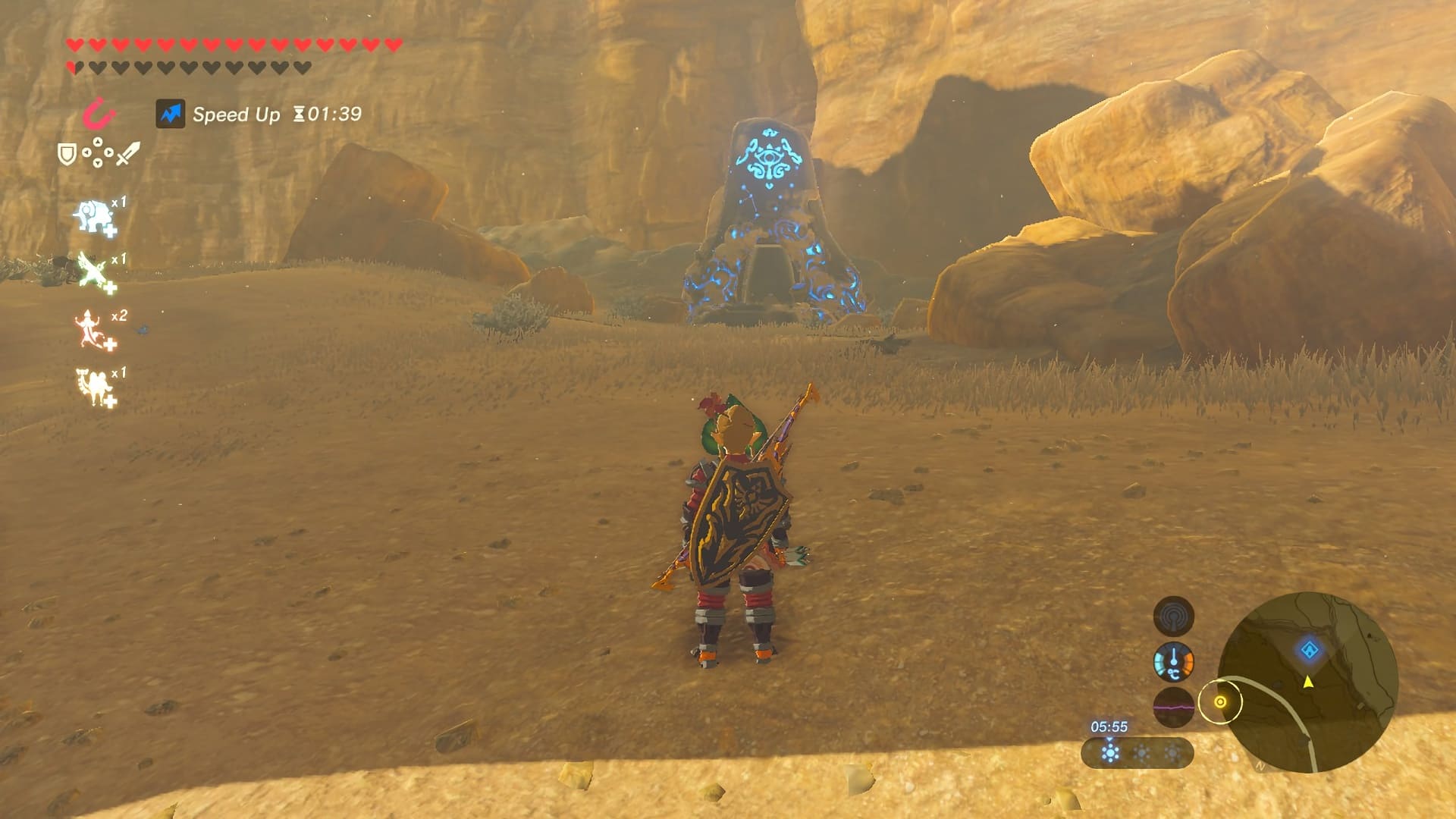Click the in-game clock showing 05:55
Screen dimensions: 1456x819
(1109, 727)
